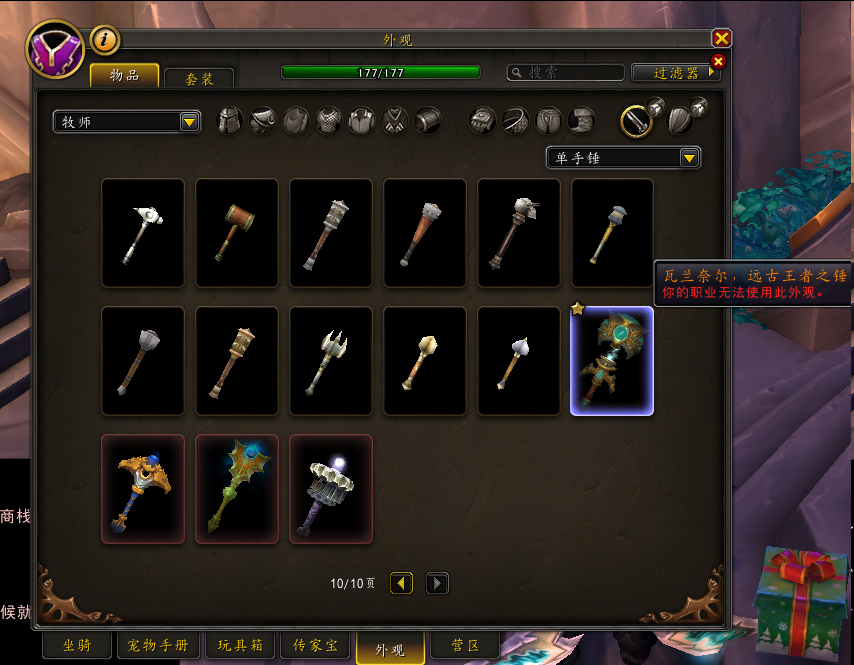Image resolution: width=854 pixels, height=665 pixels.
Task: Open the 过滤器 filter menu
Action: tap(676, 73)
